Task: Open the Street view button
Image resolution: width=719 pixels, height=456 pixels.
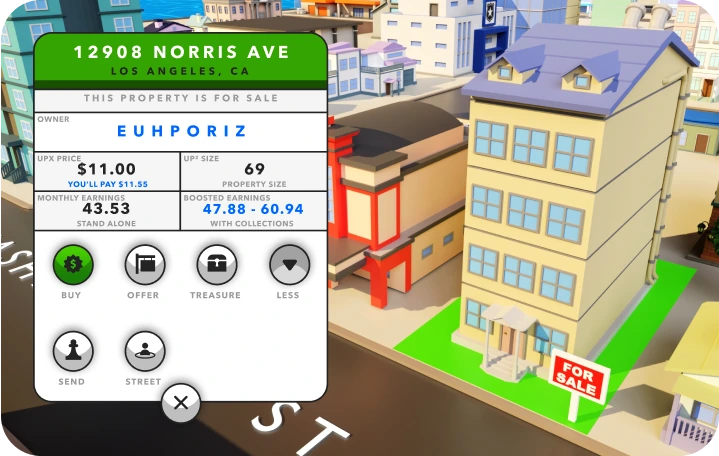Action: [x=144, y=351]
